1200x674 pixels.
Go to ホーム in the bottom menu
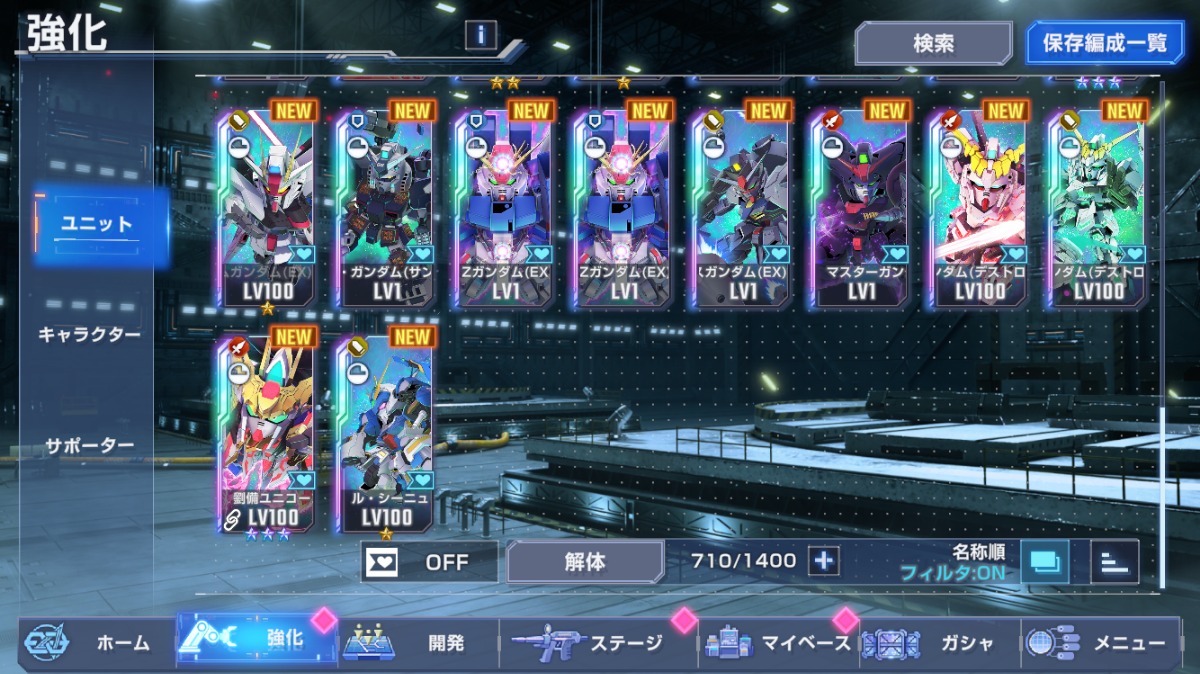point(95,642)
